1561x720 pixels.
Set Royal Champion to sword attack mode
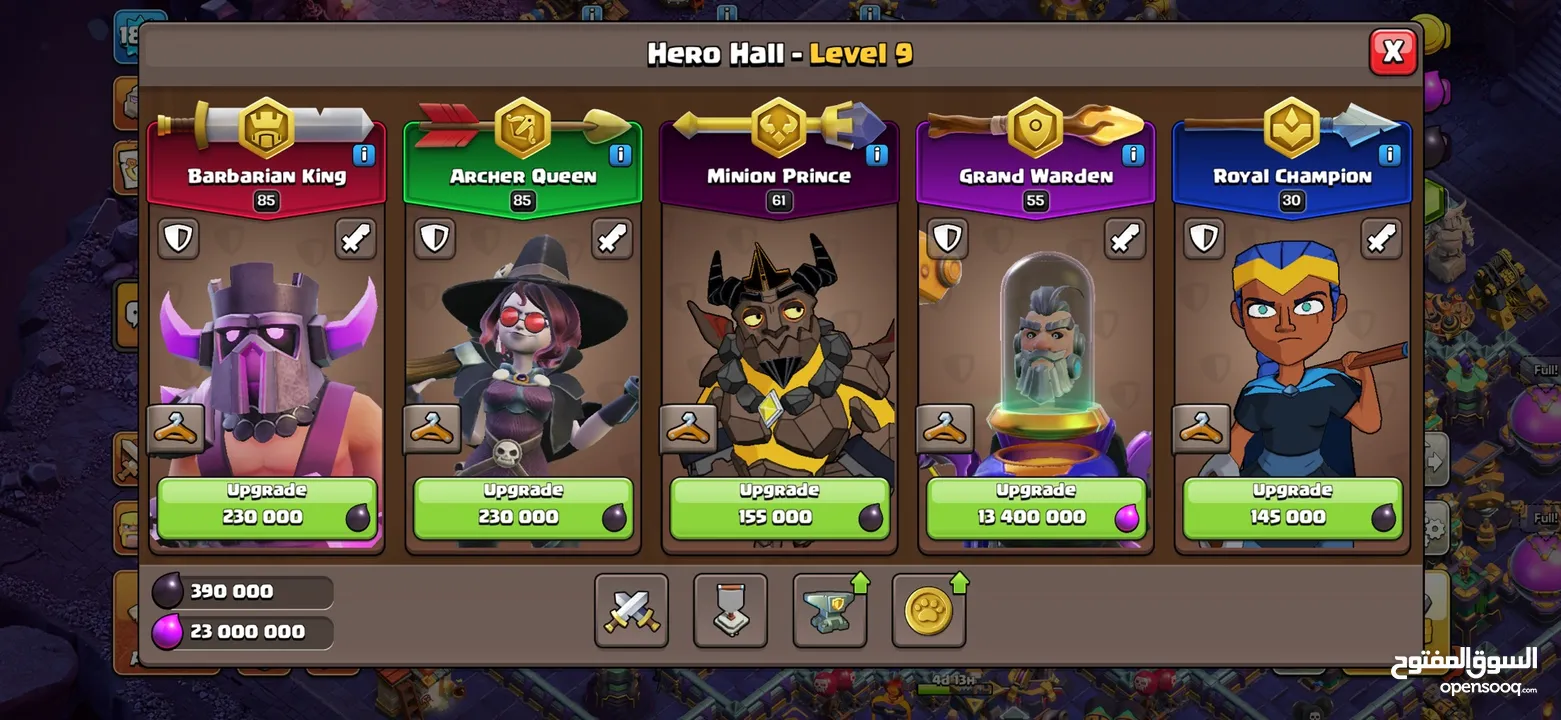pyautogui.click(x=1381, y=238)
